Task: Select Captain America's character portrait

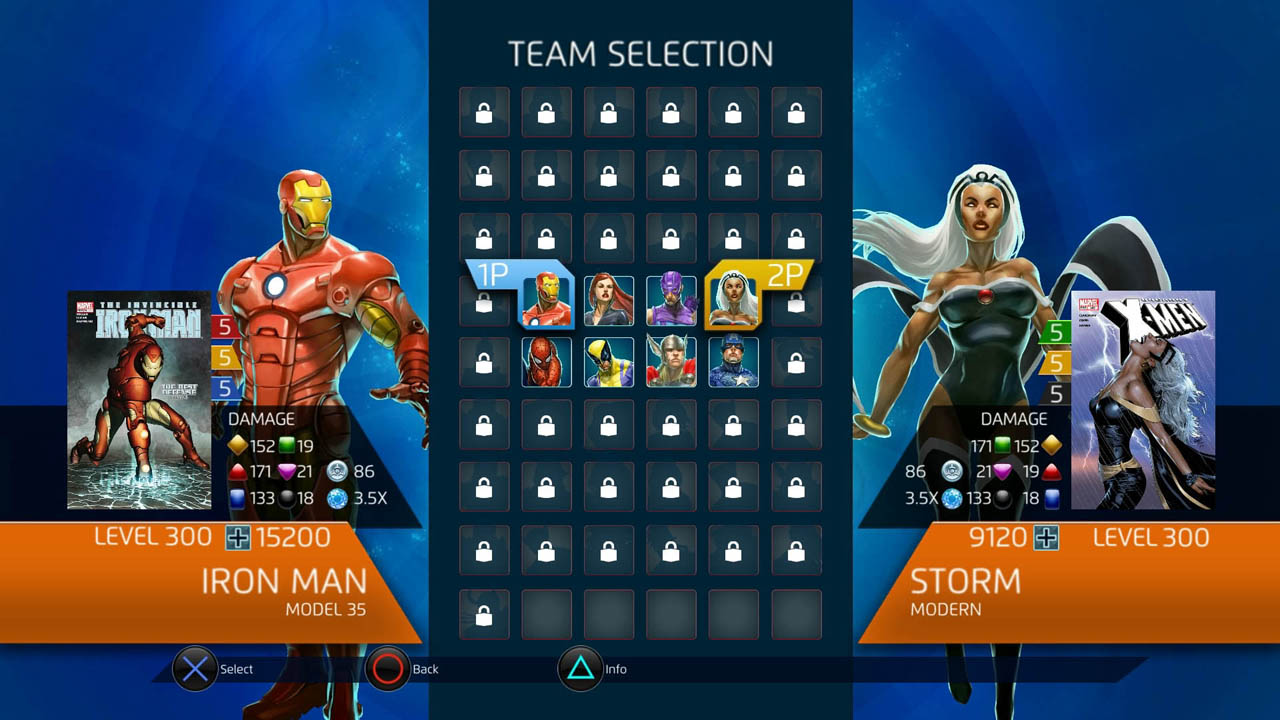Action: [734, 362]
